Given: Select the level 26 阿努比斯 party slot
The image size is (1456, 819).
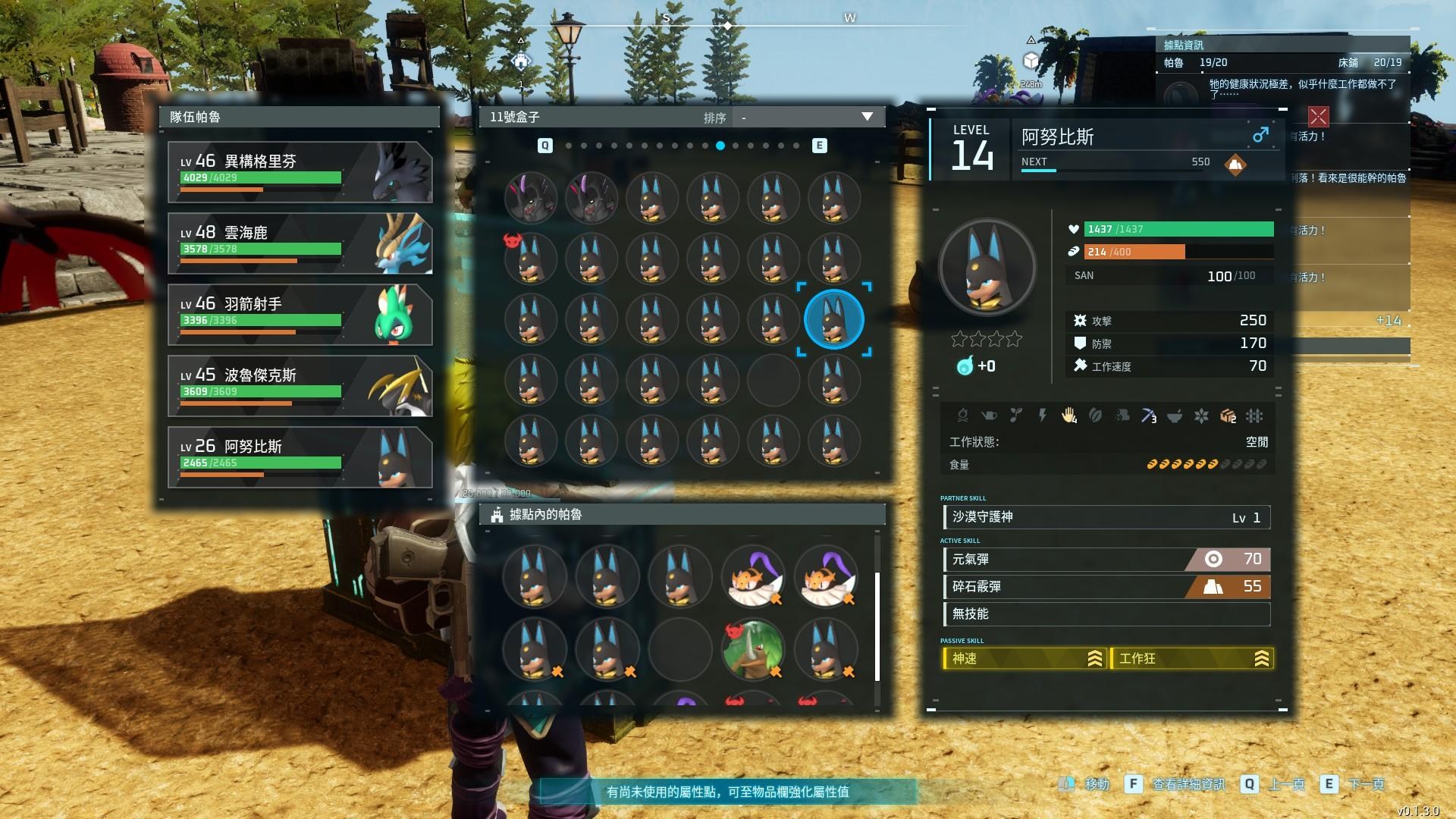Looking at the screenshot, I should coord(300,457).
